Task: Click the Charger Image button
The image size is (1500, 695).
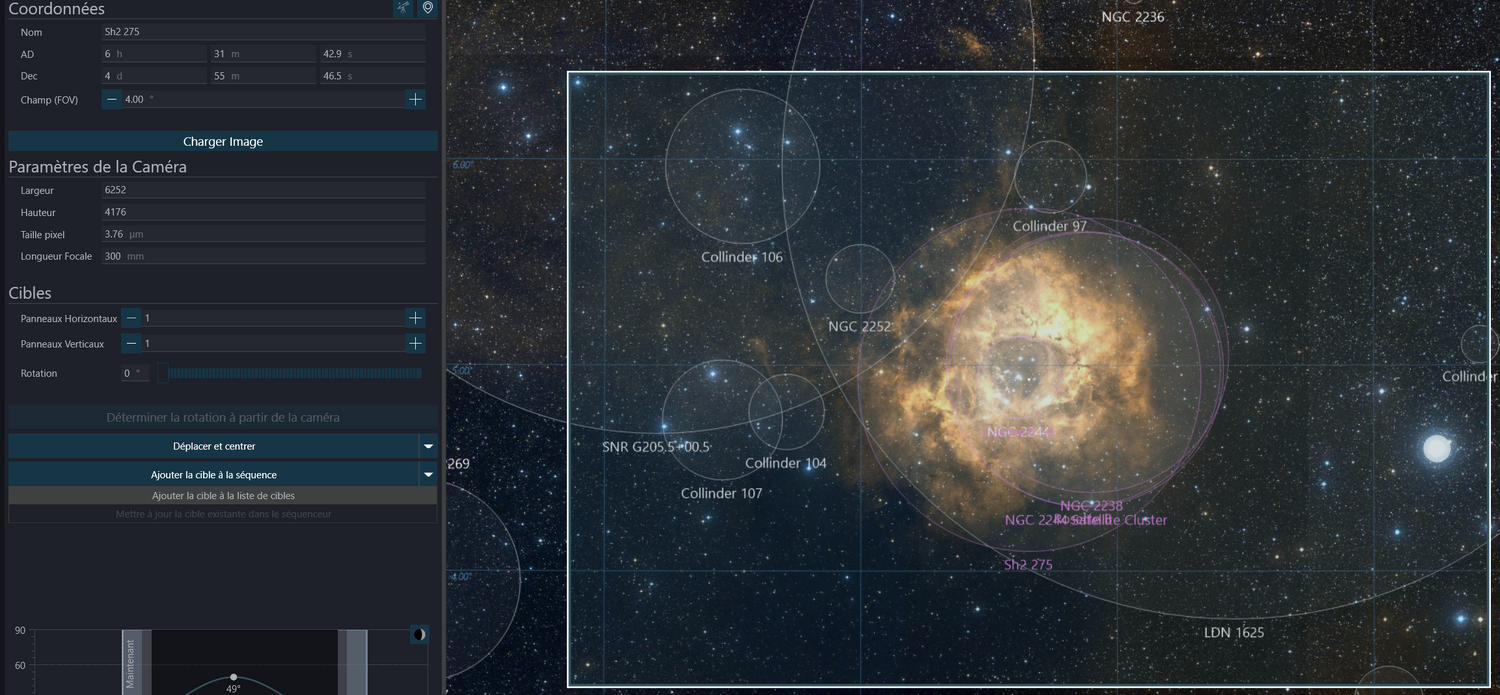Action: [223, 141]
